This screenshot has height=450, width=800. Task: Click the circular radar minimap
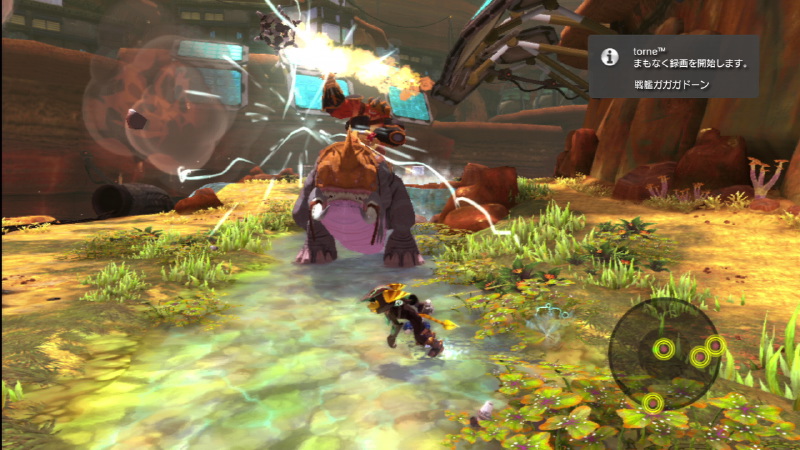[x=664, y=355]
